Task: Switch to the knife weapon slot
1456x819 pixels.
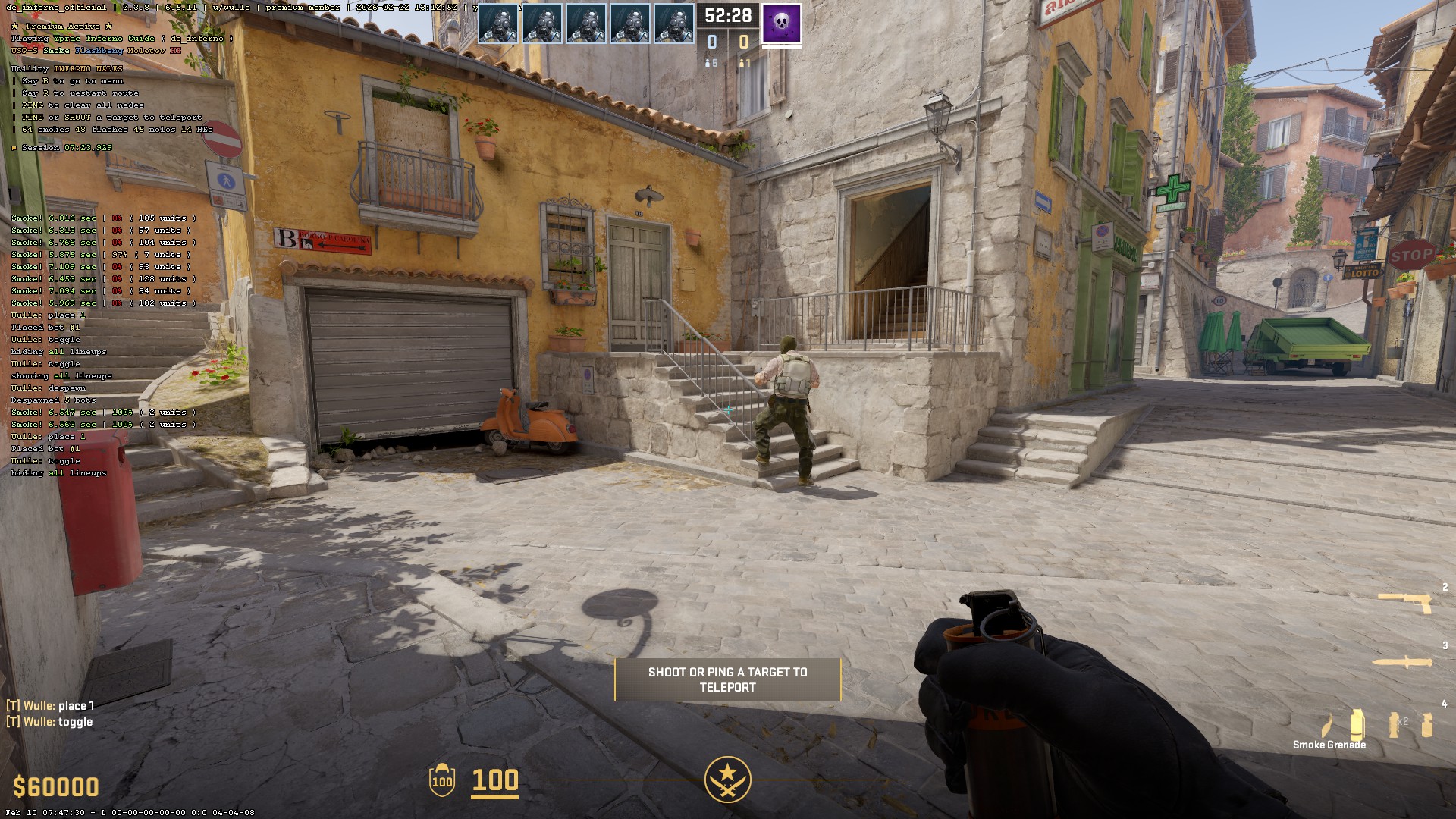Action: 1402,662
